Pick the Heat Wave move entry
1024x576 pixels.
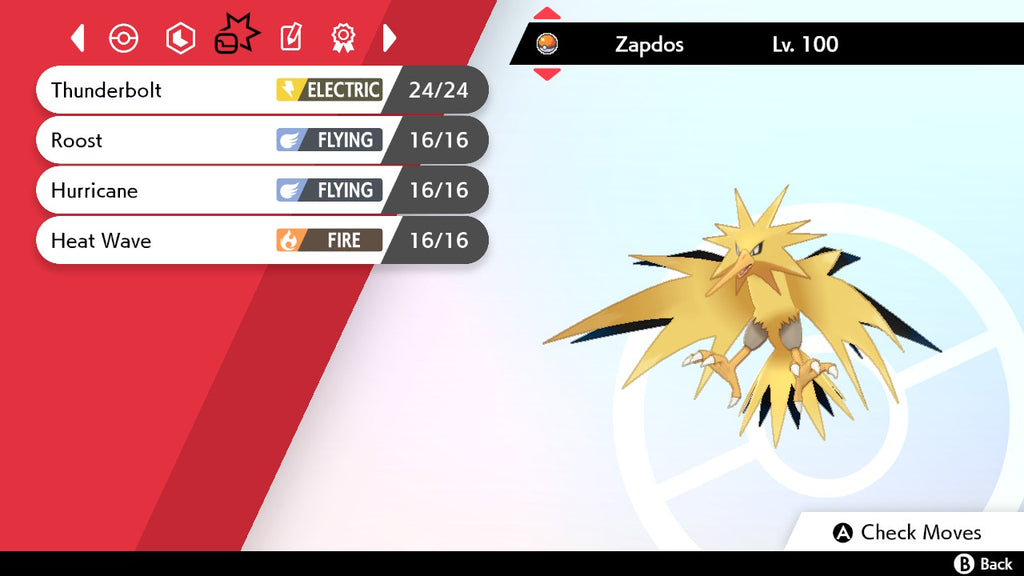(x=260, y=240)
